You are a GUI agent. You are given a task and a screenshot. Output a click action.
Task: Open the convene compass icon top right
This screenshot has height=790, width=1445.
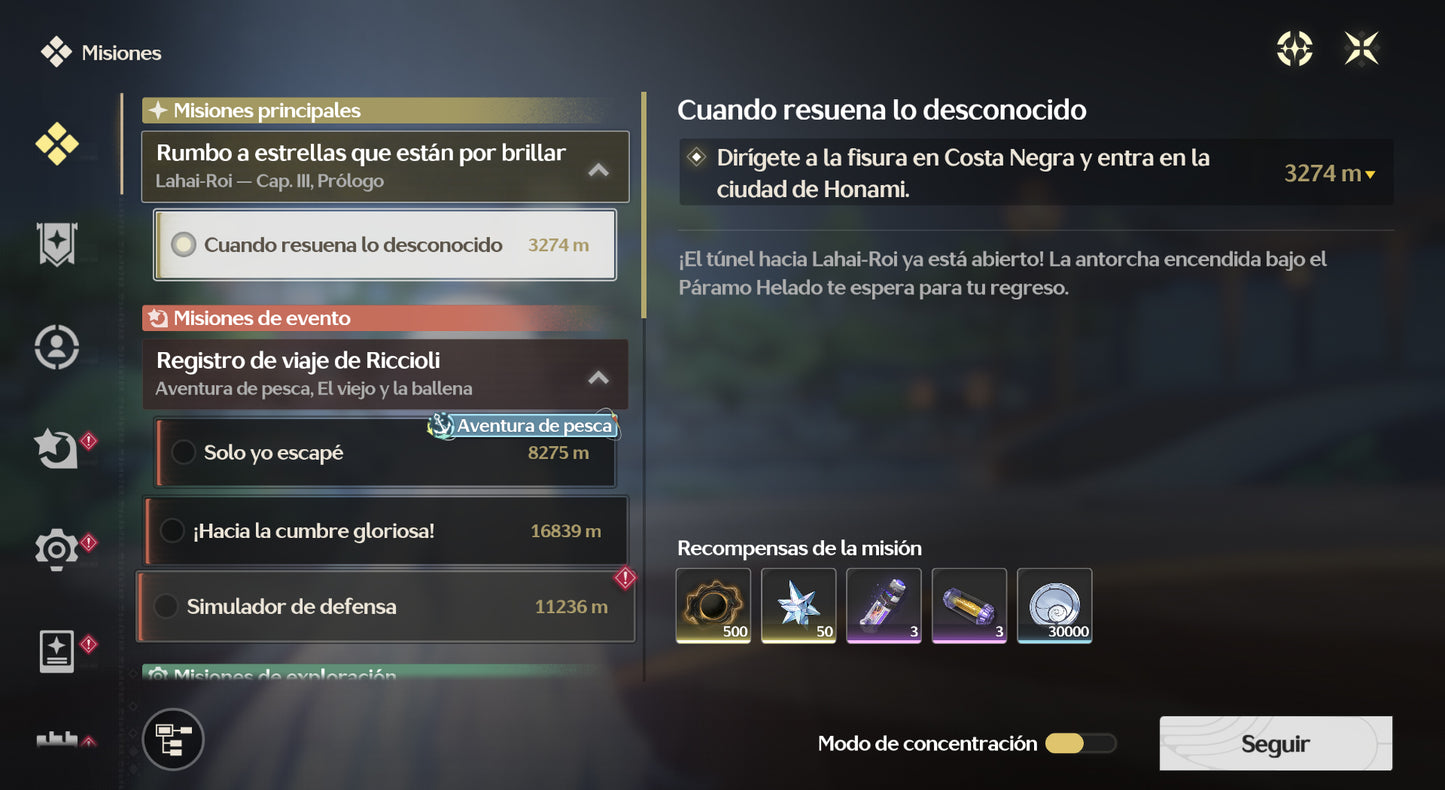point(1294,47)
